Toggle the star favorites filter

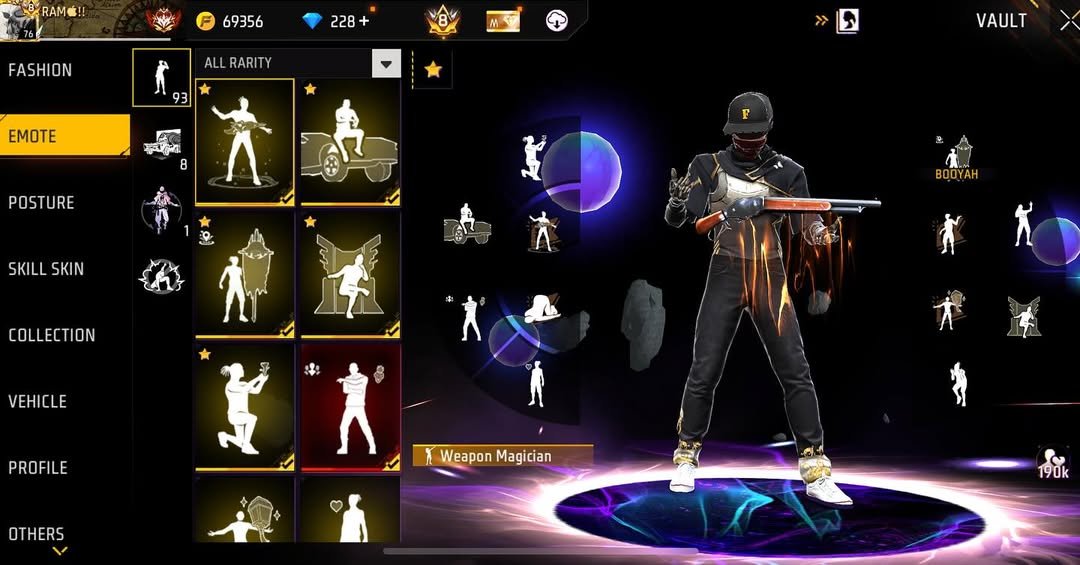[433, 70]
